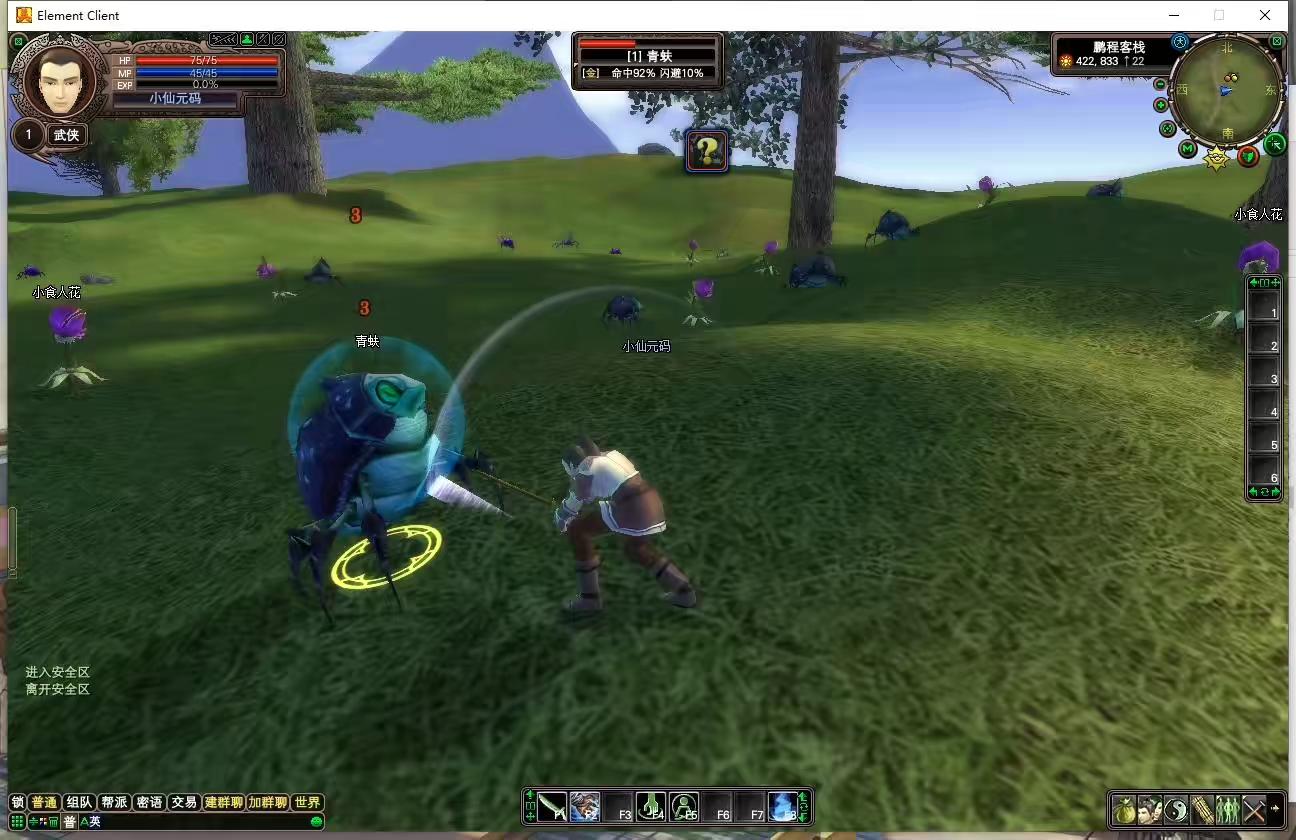Zoom in the minimap with plus button
This screenshot has height=840, width=1296.
(x=1161, y=105)
